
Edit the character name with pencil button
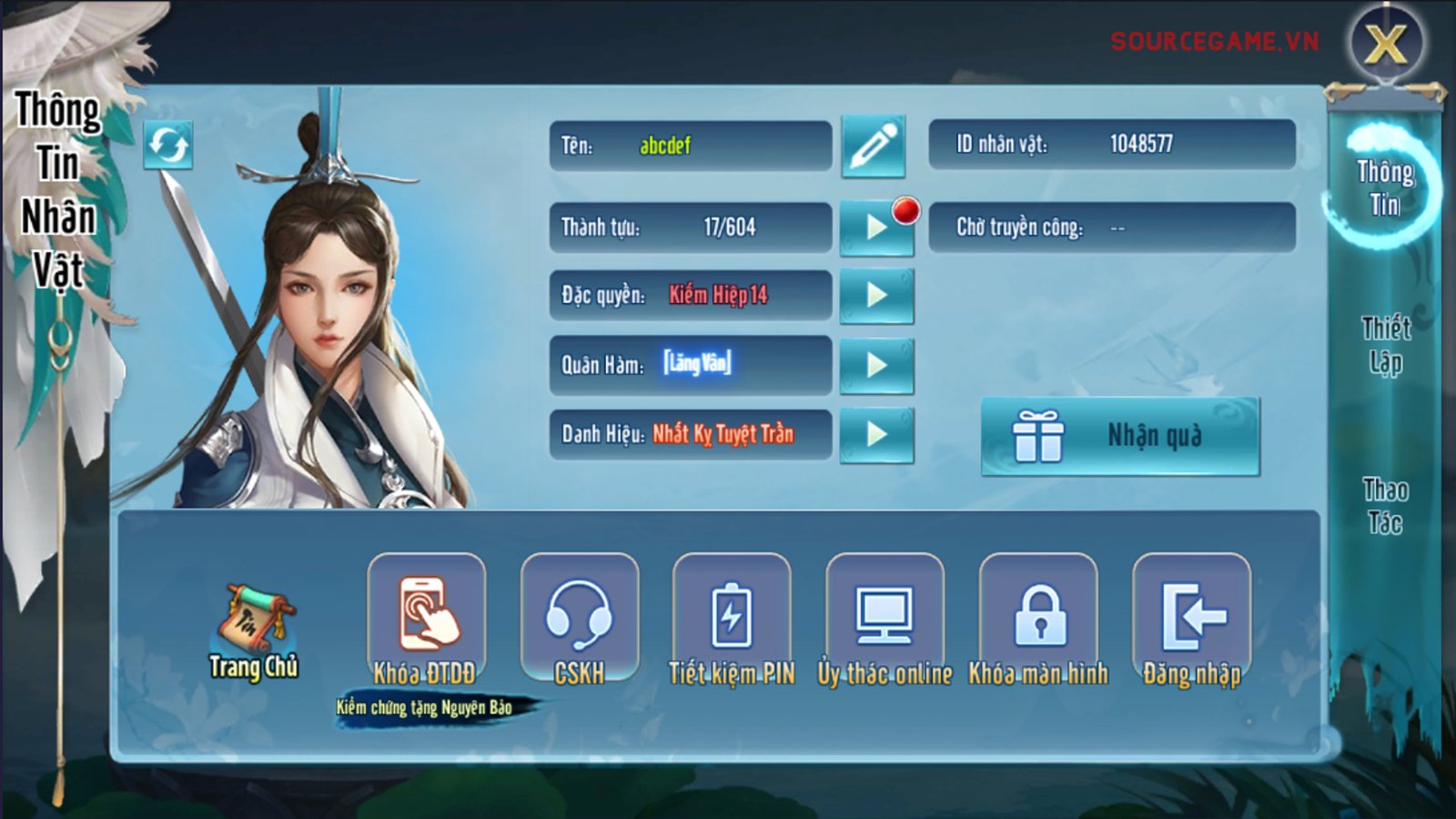[x=873, y=147]
